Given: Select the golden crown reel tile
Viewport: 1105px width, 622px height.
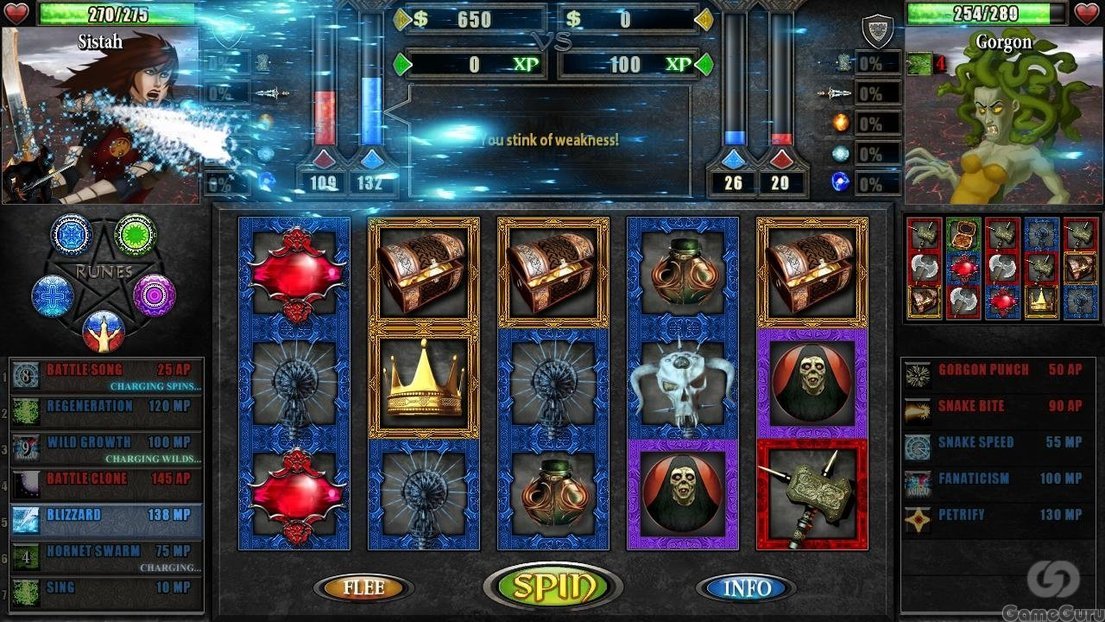Looking at the screenshot, I should [423, 384].
